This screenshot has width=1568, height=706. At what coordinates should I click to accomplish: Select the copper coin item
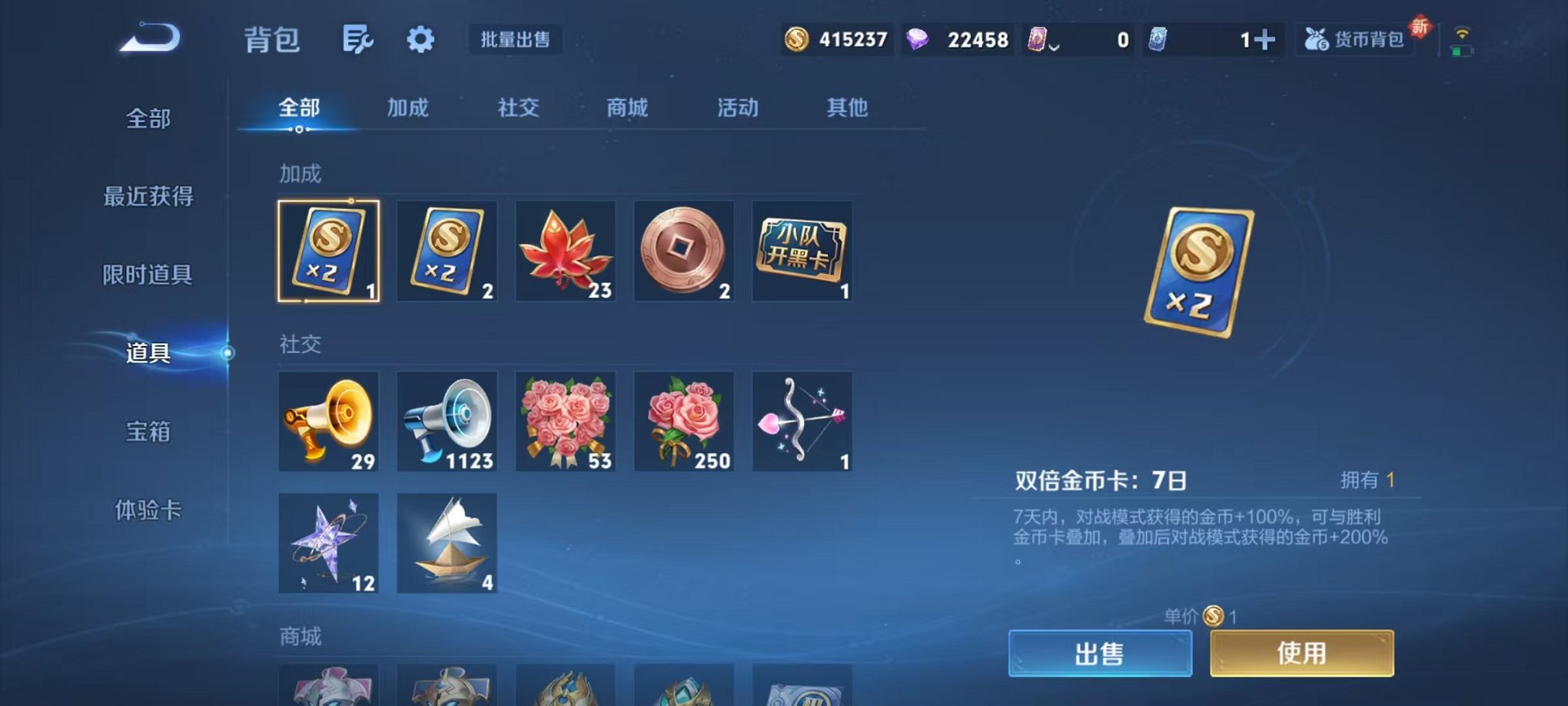coord(683,251)
